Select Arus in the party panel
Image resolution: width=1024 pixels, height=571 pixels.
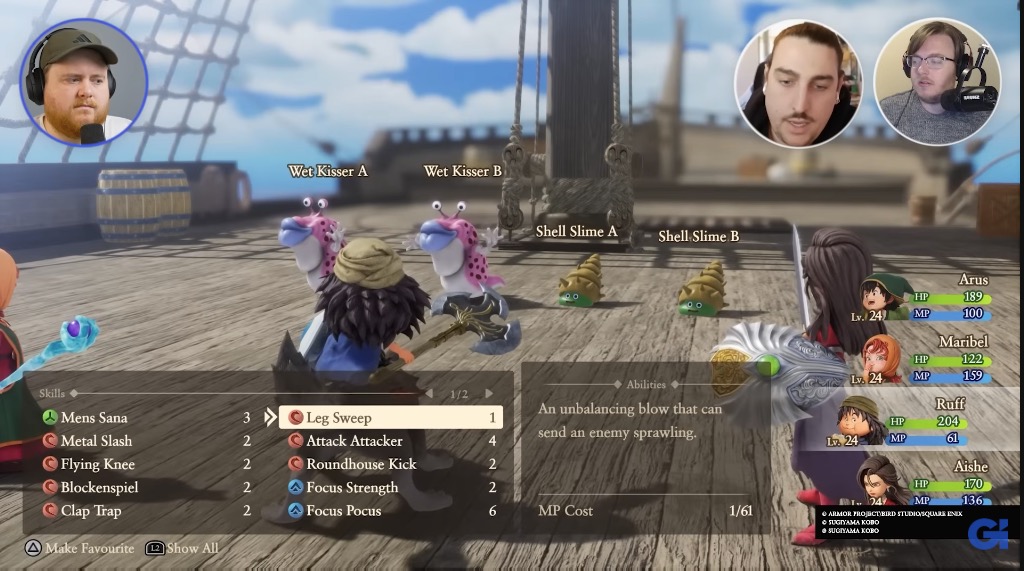tap(930, 297)
